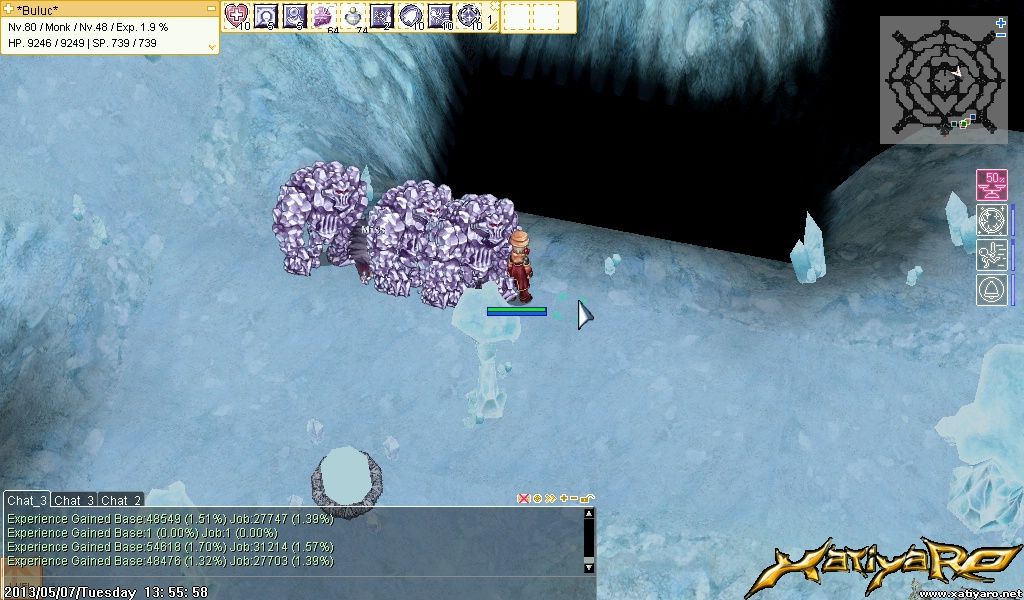The width and height of the screenshot is (1024, 600).
Task: Use the Heal skill in the hotbar
Action: 237,15
